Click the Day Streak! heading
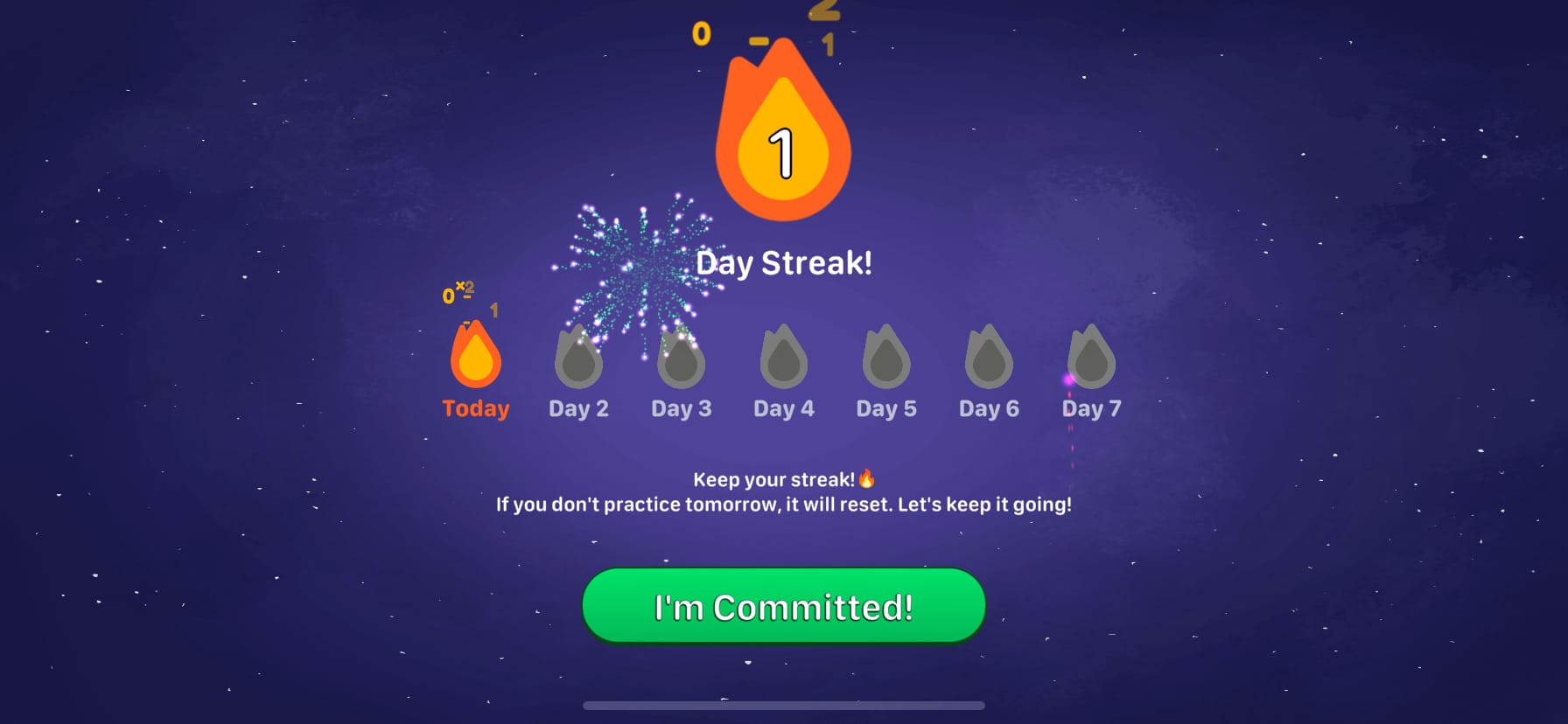1568x724 pixels. coord(783,261)
